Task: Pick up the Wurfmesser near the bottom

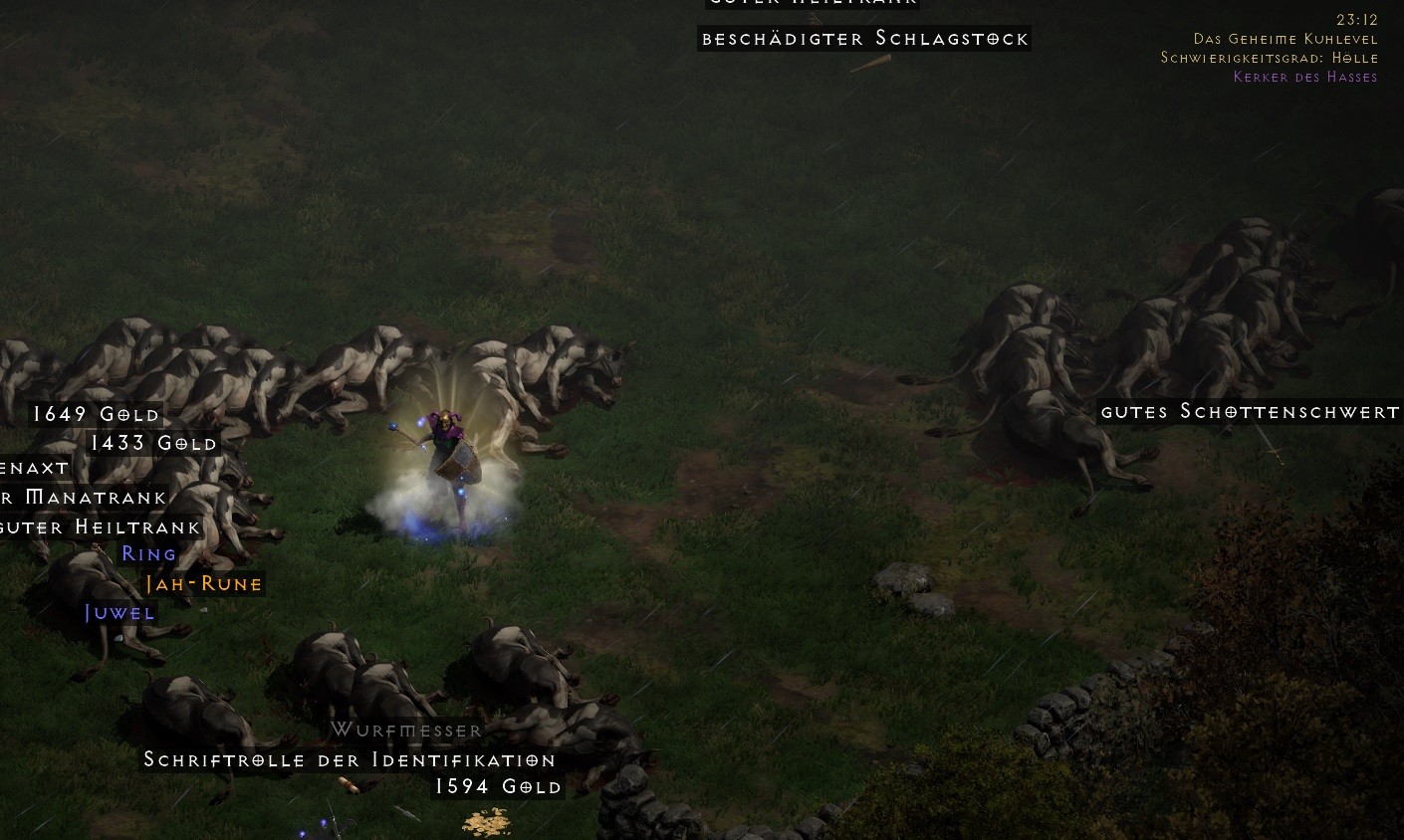Action: click(x=405, y=730)
